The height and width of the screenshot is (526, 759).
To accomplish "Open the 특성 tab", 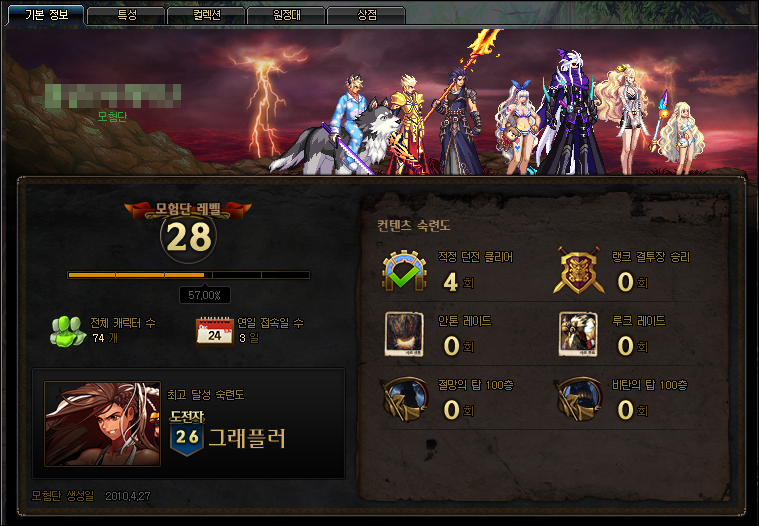I will pyautogui.click(x=126, y=15).
